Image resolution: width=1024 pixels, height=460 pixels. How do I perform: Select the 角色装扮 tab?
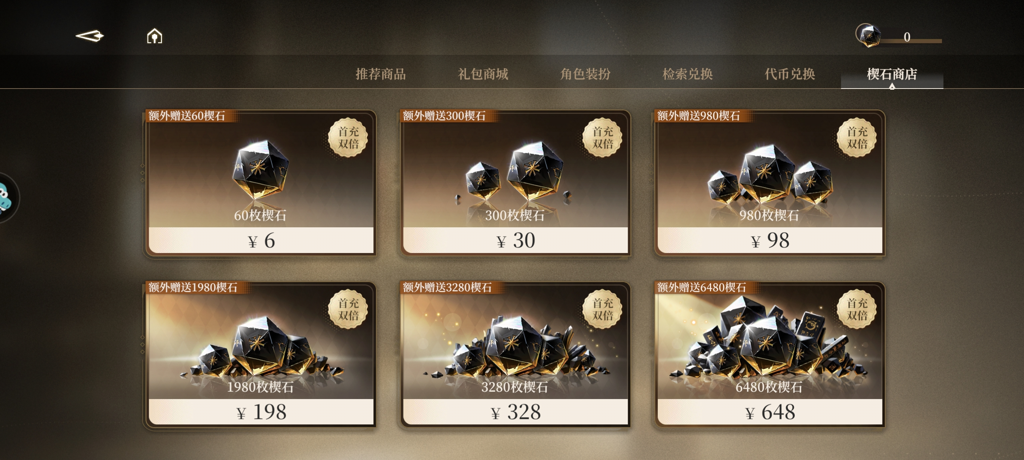[x=585, y=74]
